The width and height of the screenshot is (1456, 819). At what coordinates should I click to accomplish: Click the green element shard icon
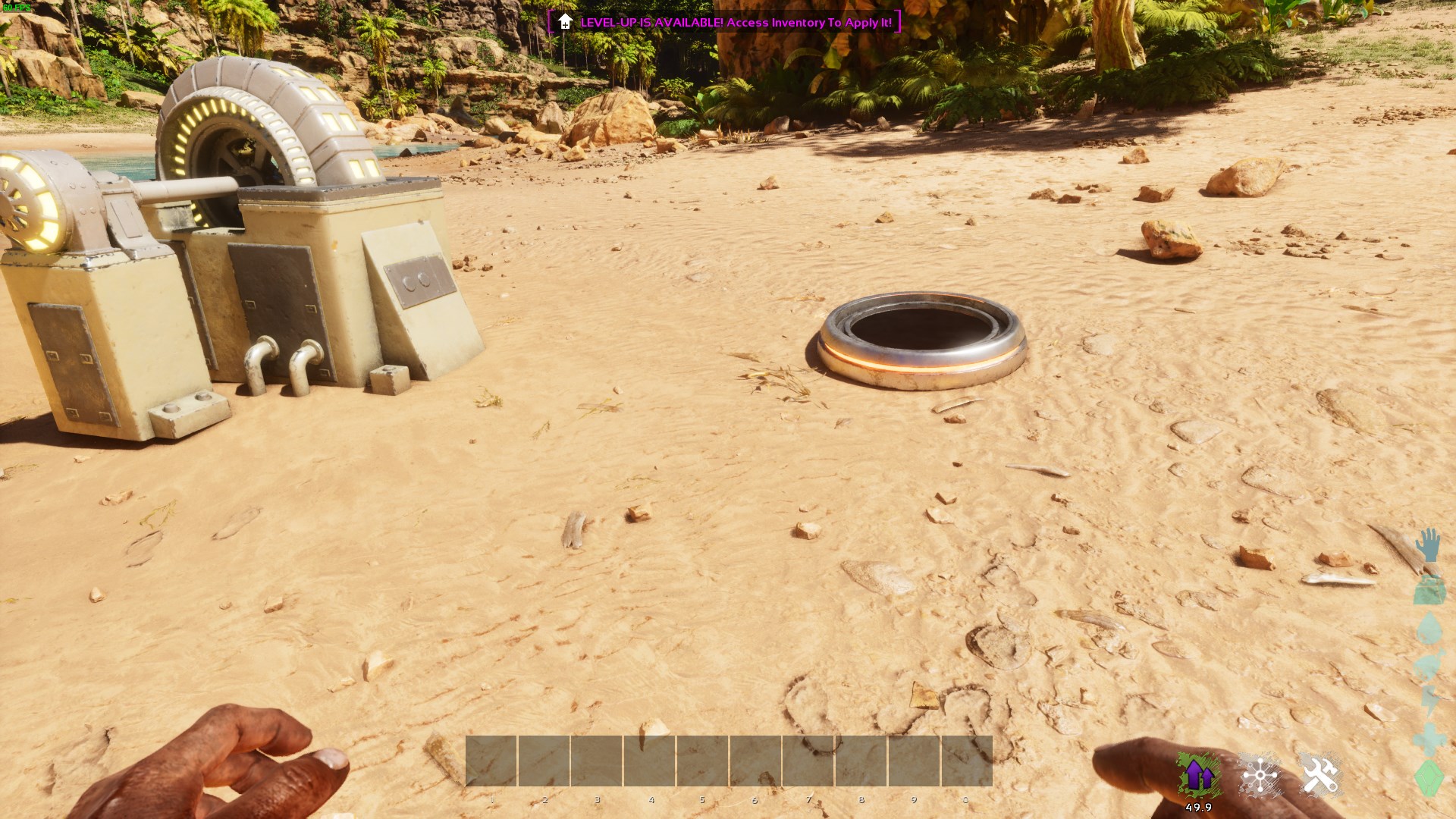pyautogui.click(x=1429, y=777)
